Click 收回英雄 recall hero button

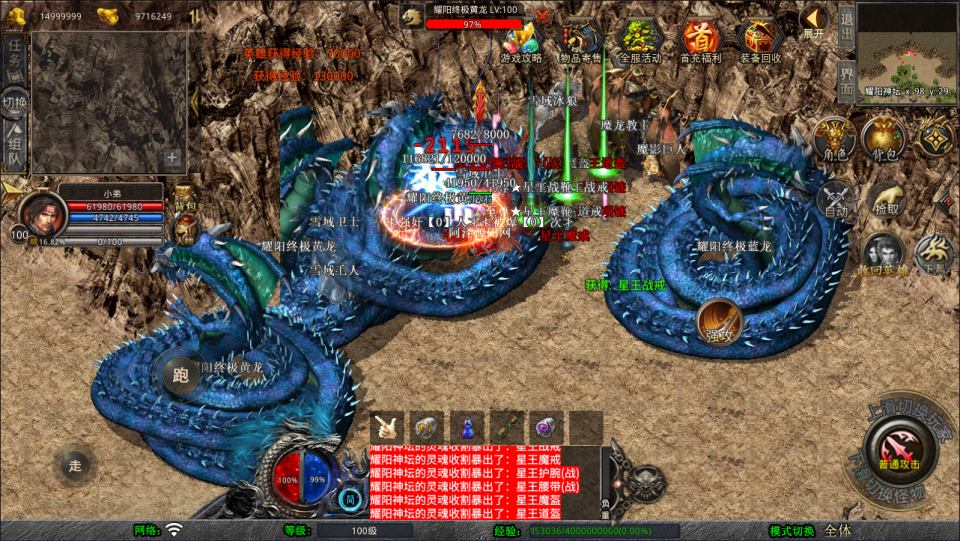coord(881,253)
